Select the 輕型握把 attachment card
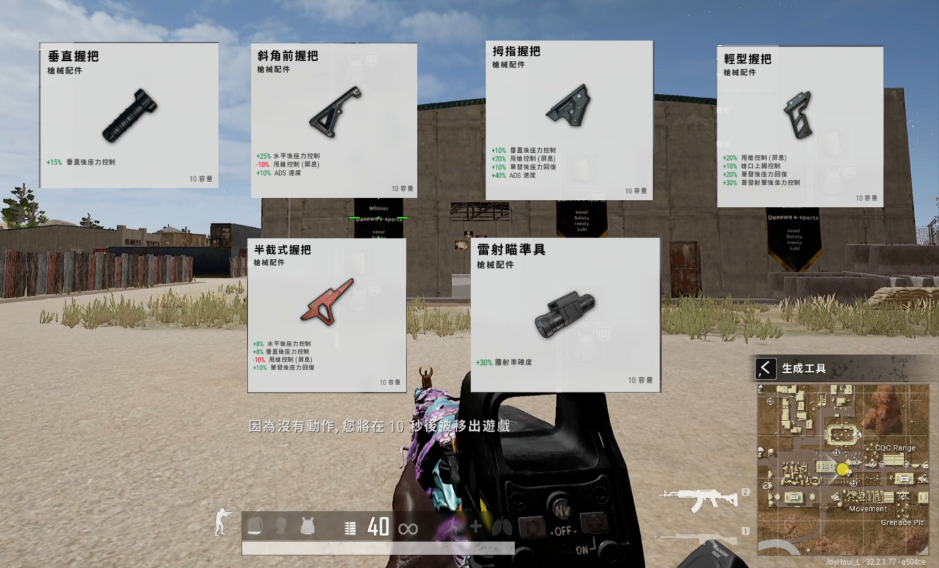 pyautogui.click(x=799, y=126)
